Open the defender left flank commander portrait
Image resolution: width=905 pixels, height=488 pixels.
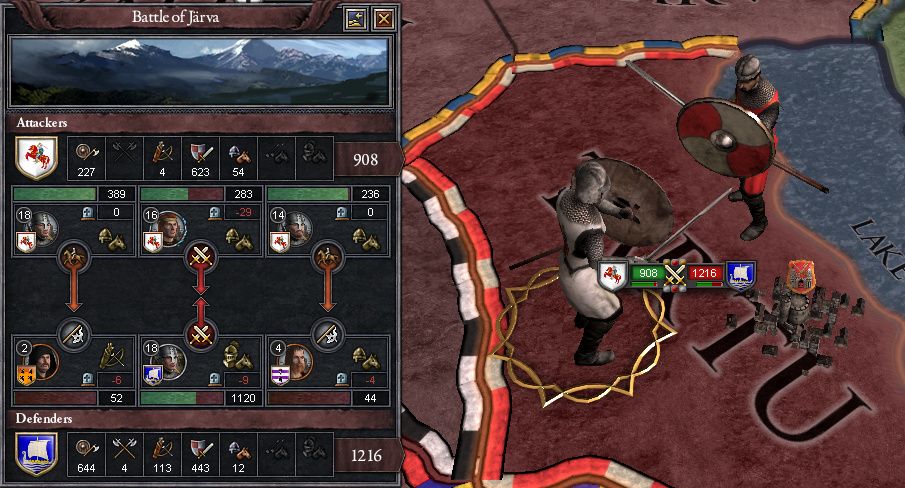(44, 360)
